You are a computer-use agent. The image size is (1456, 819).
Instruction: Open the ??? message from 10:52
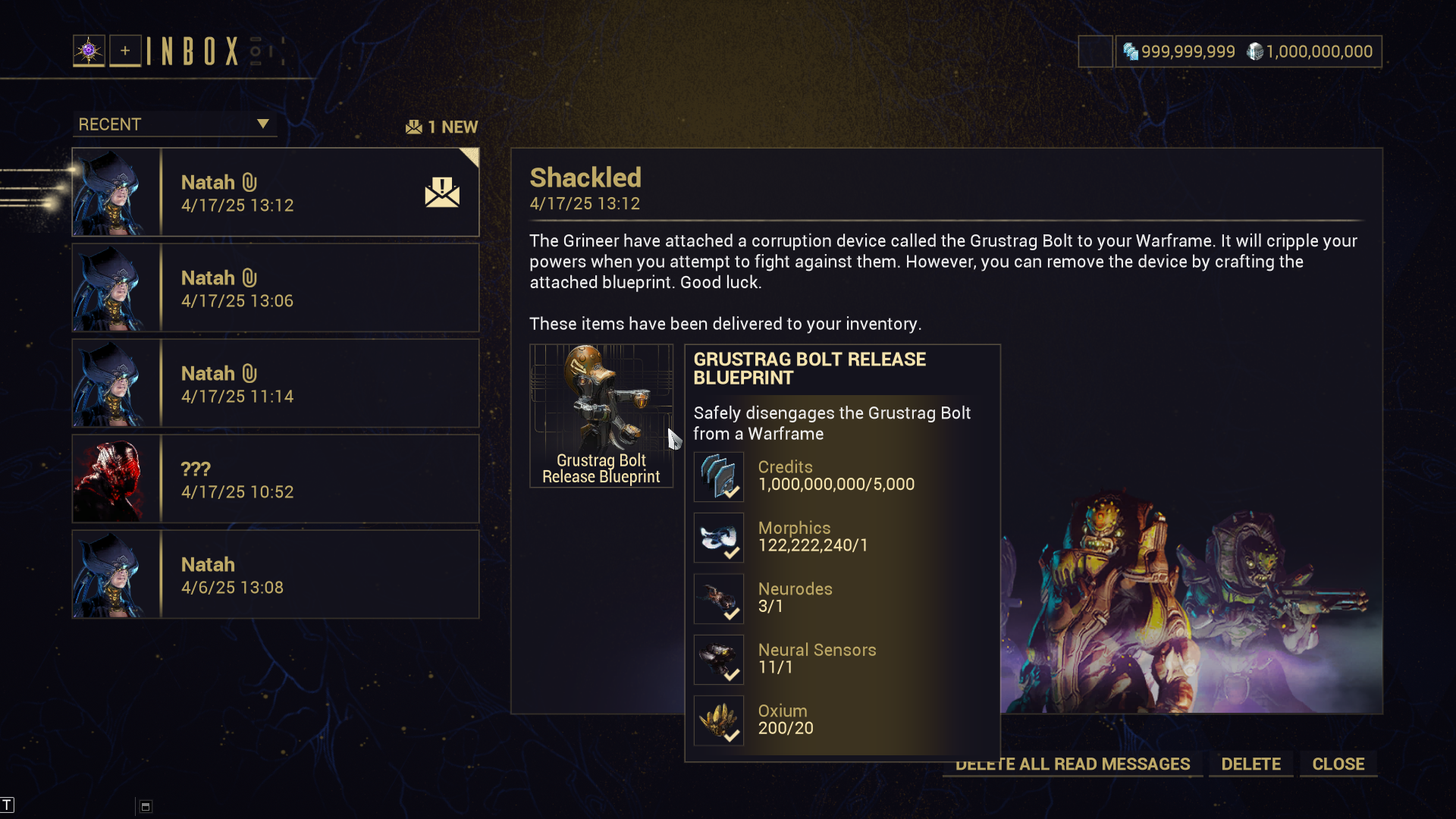(x=276, y=479)
